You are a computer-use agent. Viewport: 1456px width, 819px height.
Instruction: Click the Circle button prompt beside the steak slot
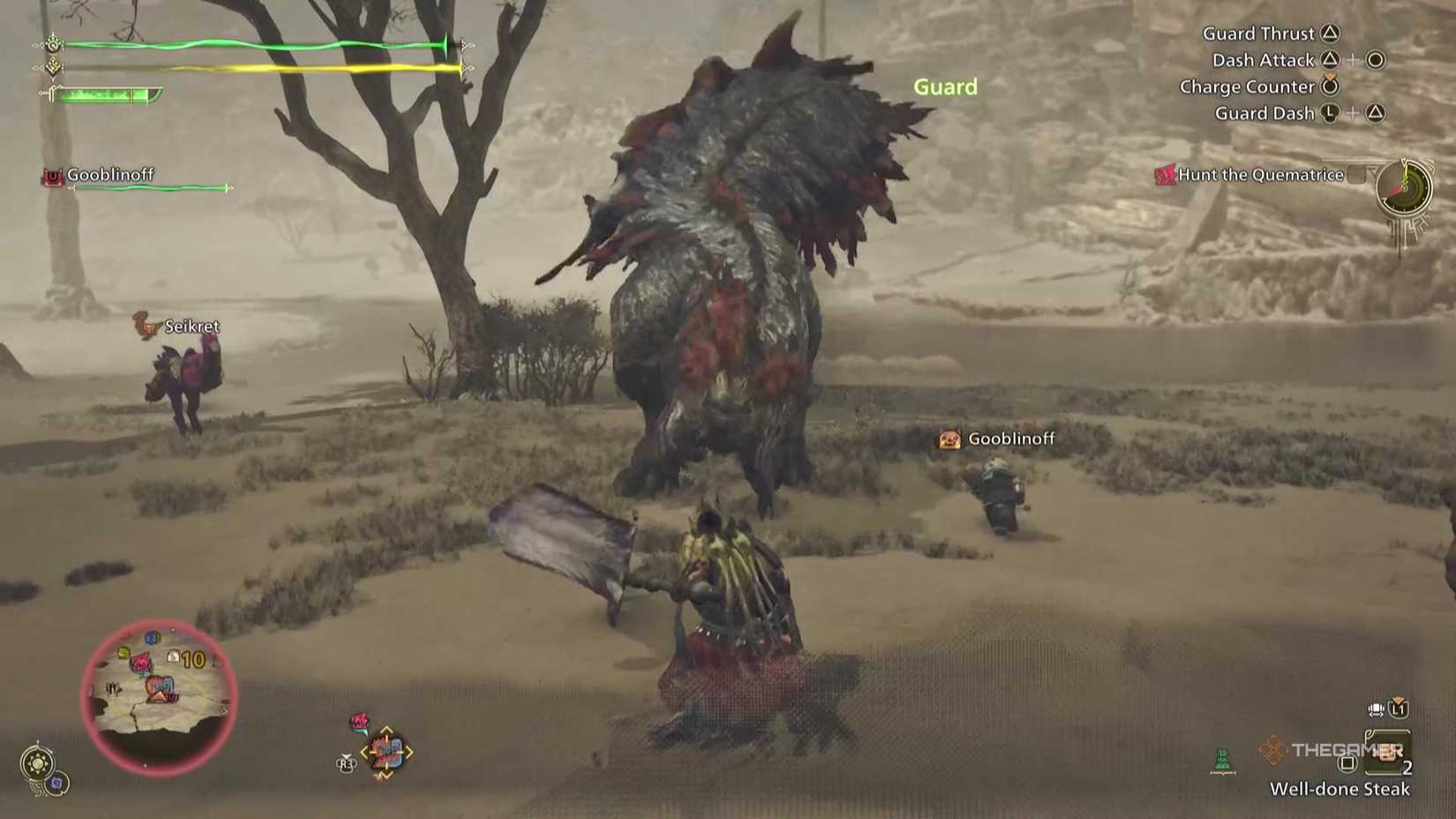point(1347,764)
